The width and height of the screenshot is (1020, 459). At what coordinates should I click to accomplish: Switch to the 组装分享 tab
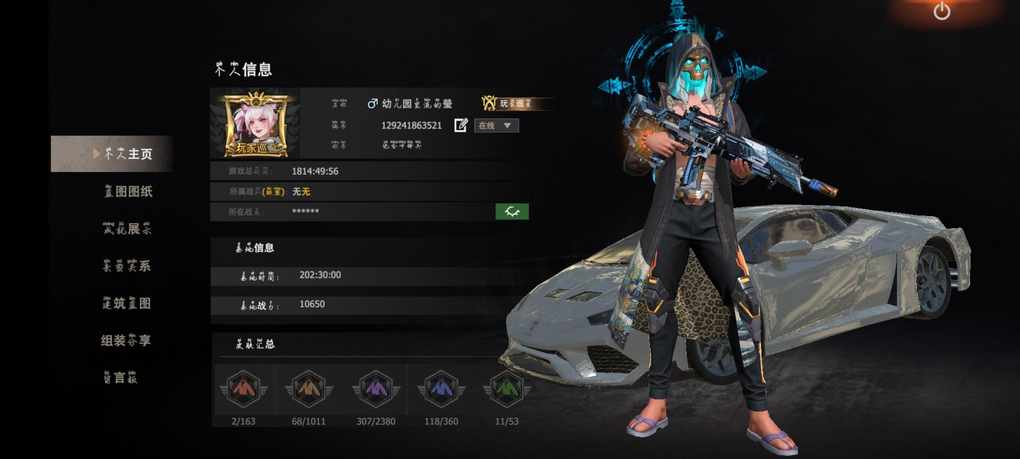(x=127, y=340)
